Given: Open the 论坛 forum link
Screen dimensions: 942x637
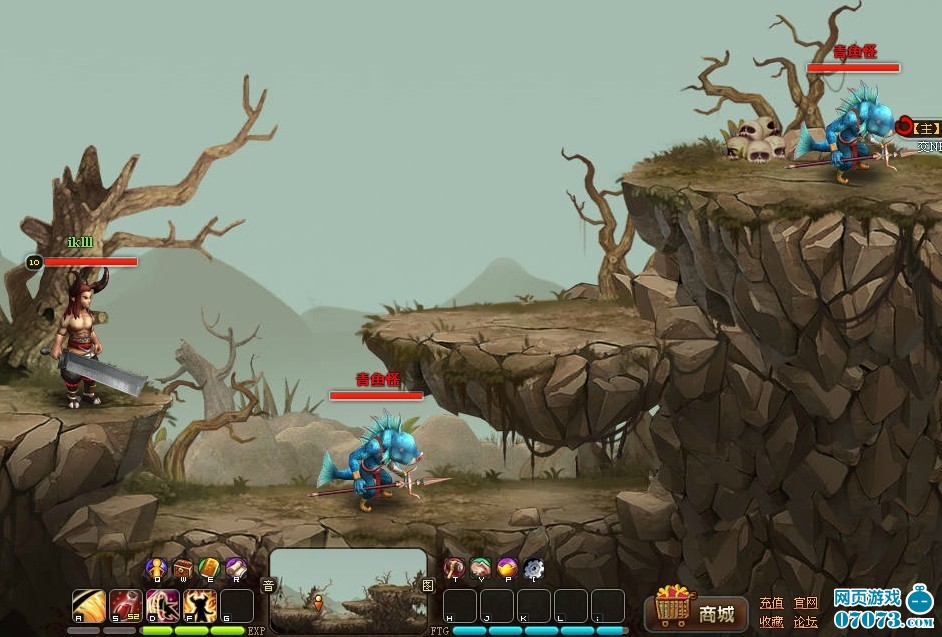Looking at the screenshot, I should pyautogui.click(x=805, y=622).
